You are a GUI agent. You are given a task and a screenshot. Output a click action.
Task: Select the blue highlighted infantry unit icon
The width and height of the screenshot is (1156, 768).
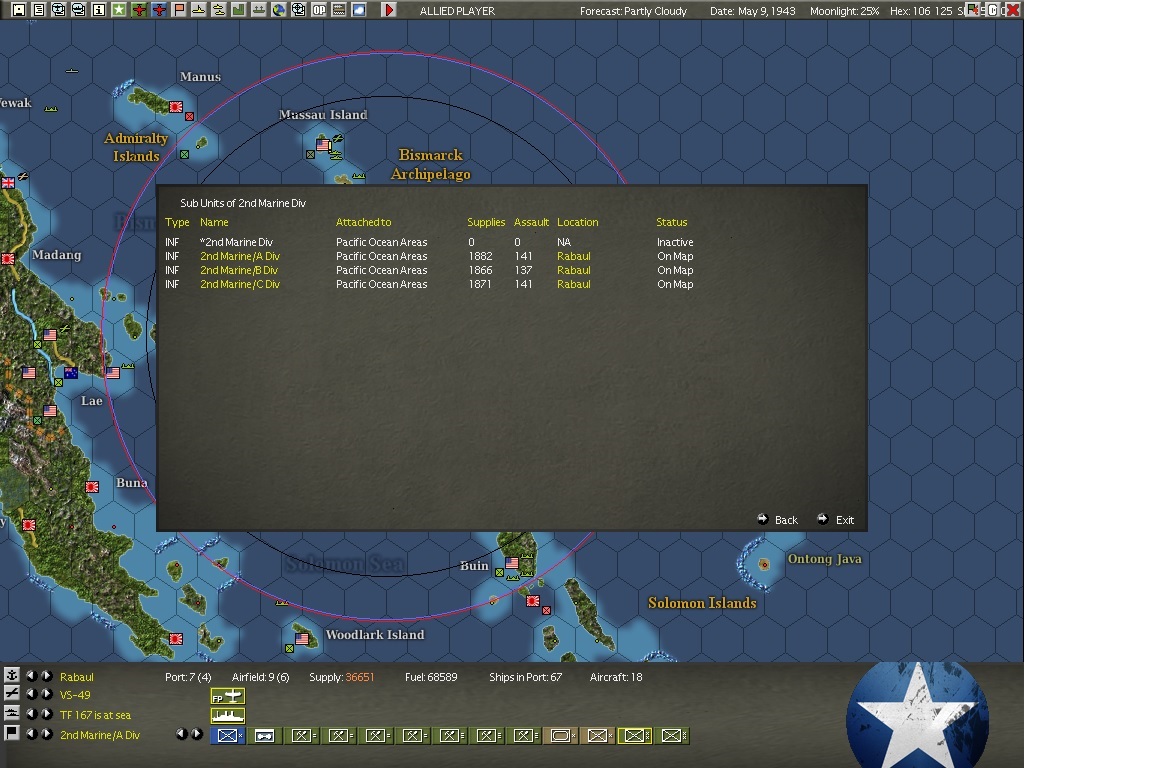[227, 736]
